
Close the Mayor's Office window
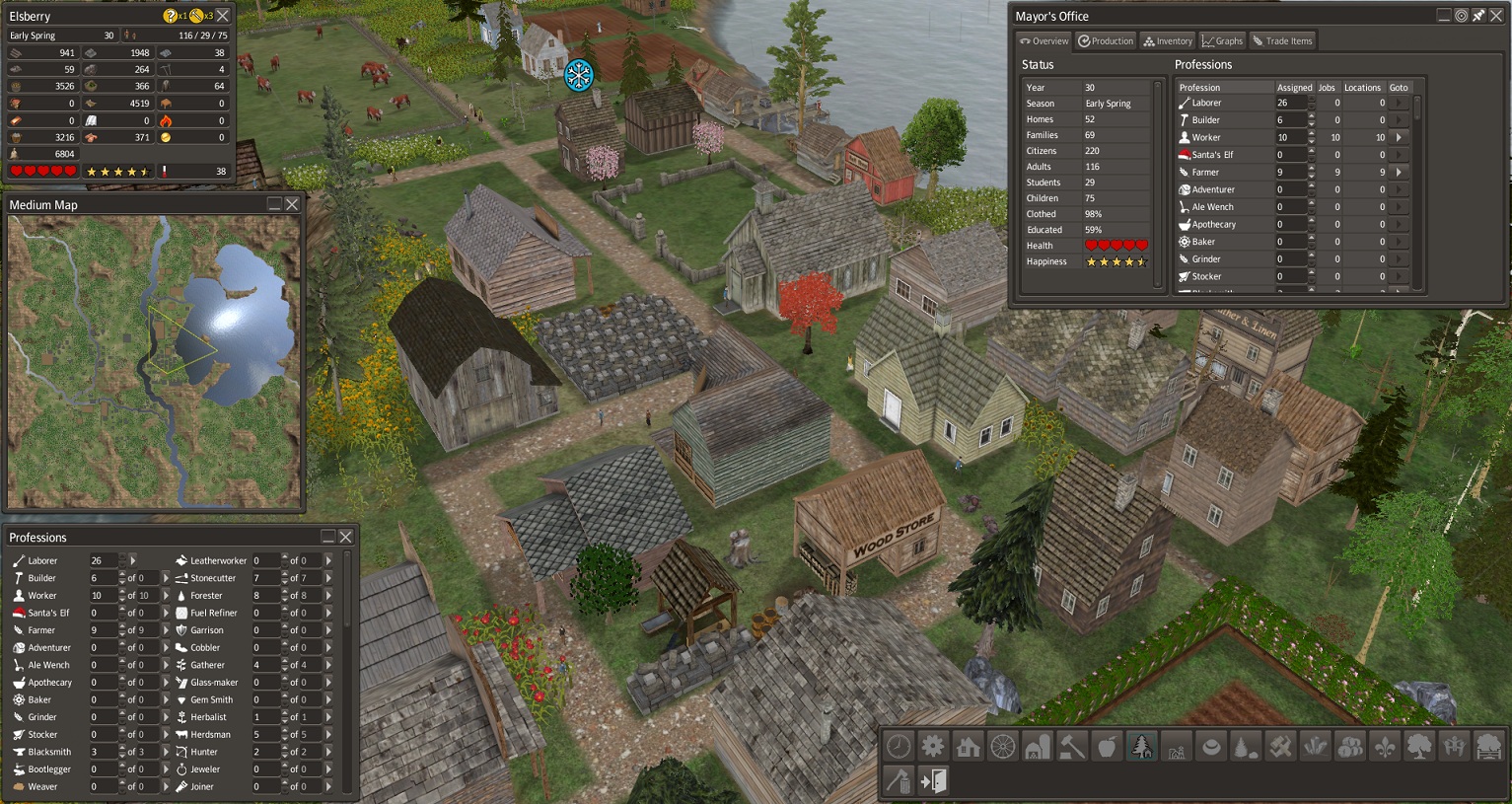coord(1495,16)
